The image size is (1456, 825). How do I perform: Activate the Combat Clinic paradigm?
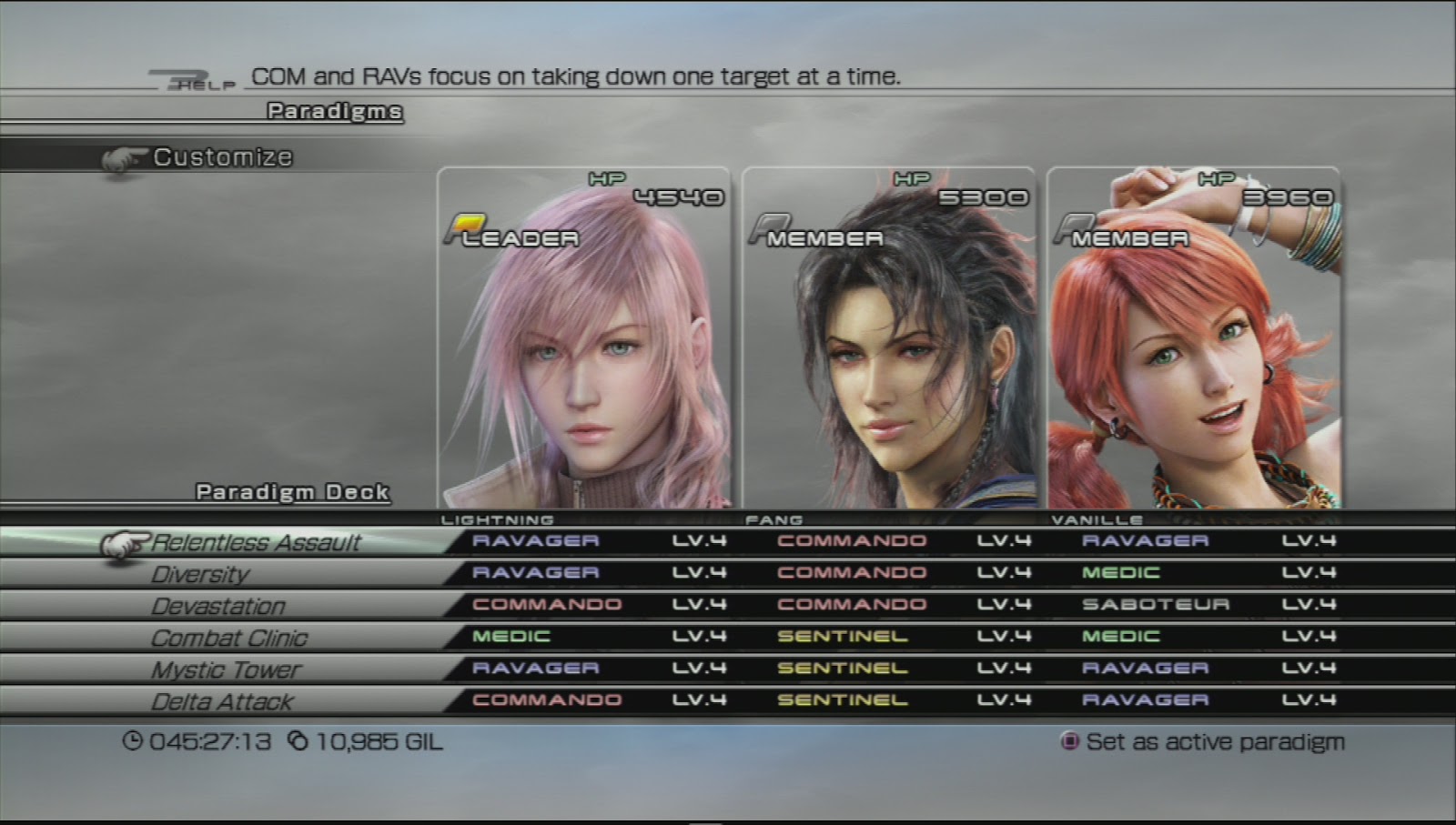[x=227, y=638]
